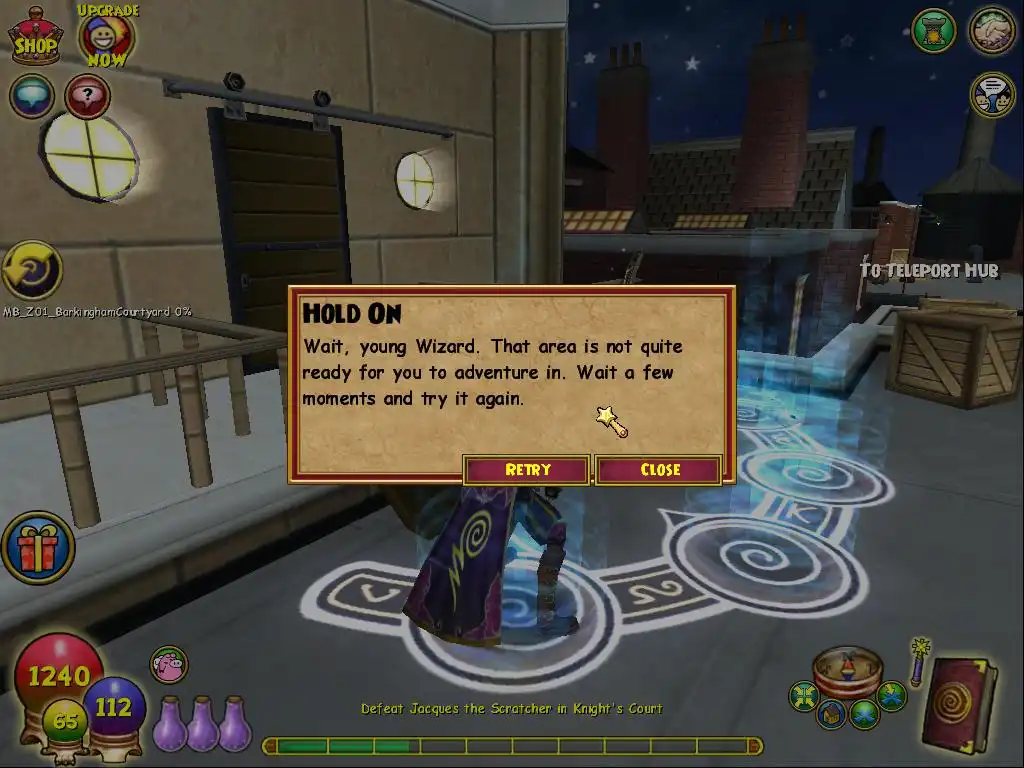Open the red gift box icon

click(x=38, y=547)
